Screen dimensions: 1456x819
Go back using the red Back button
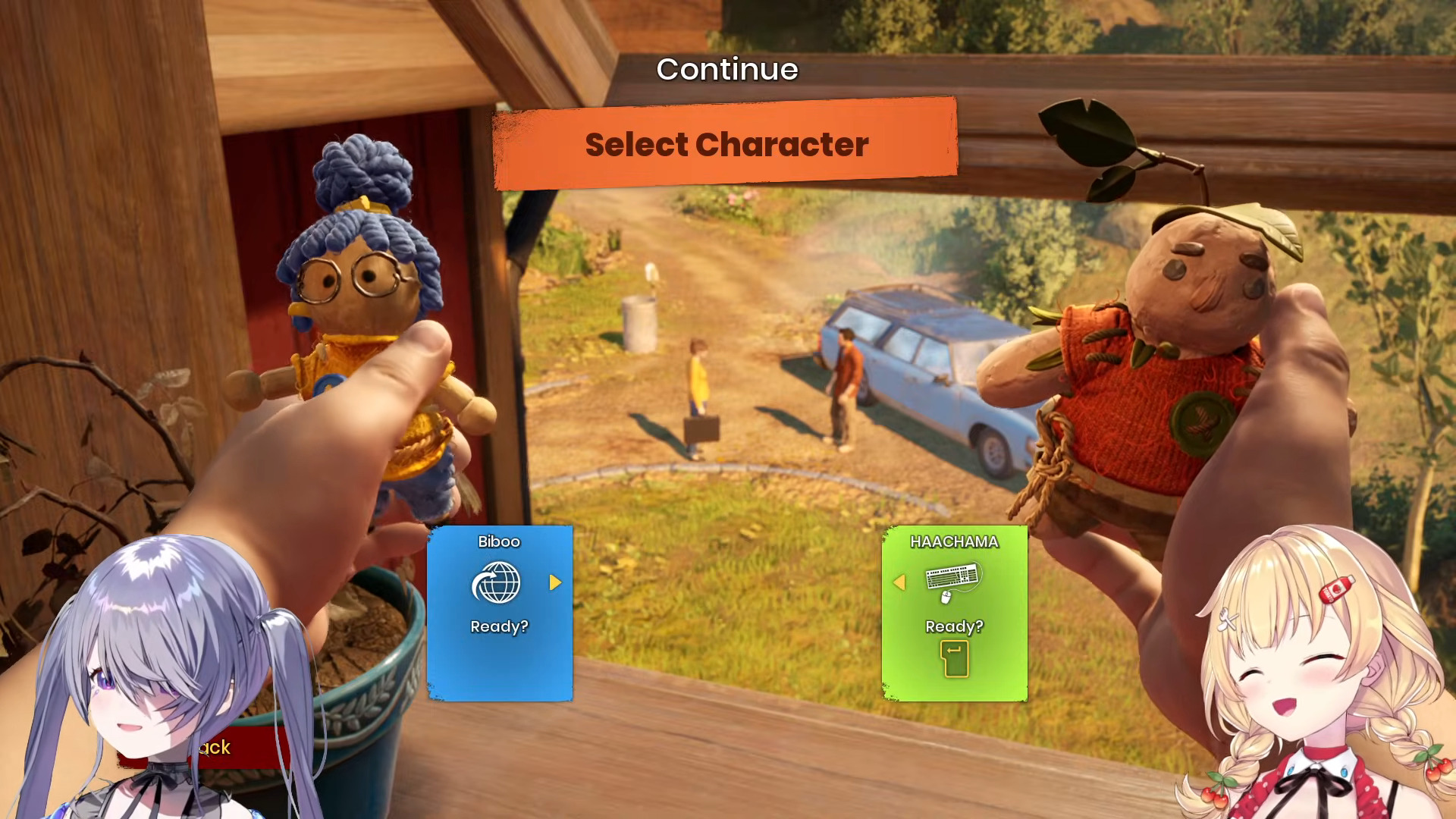click(x=216, y=748)
